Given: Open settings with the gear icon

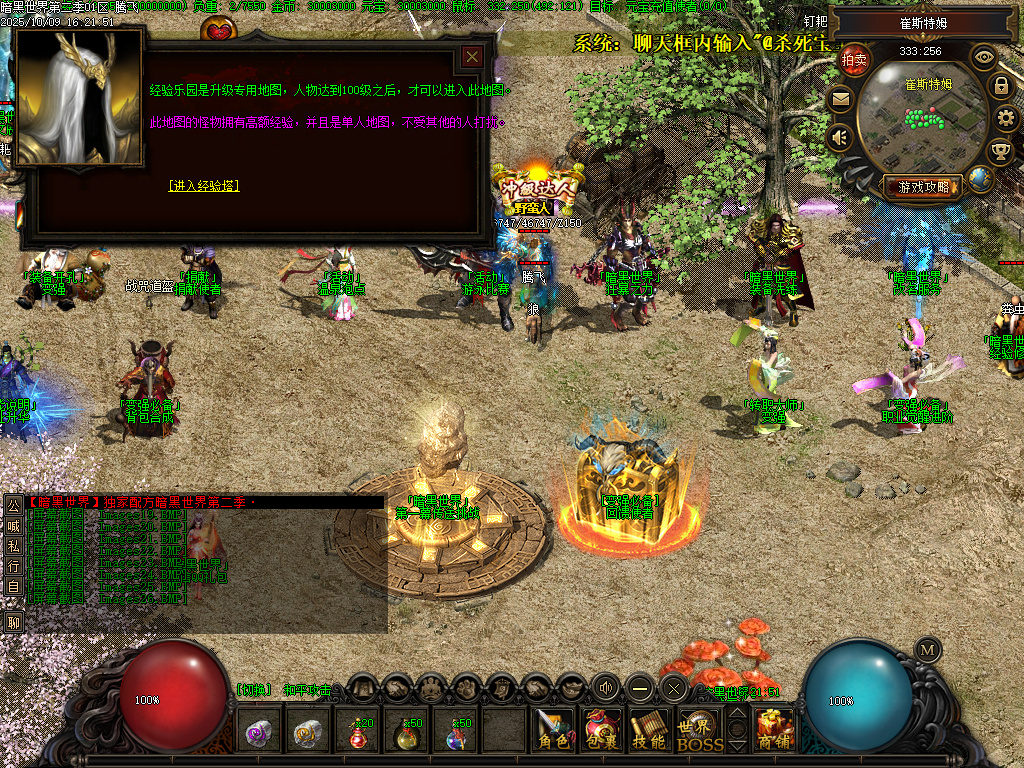Looking at the screenshot, I should (x=1006, y=119).
